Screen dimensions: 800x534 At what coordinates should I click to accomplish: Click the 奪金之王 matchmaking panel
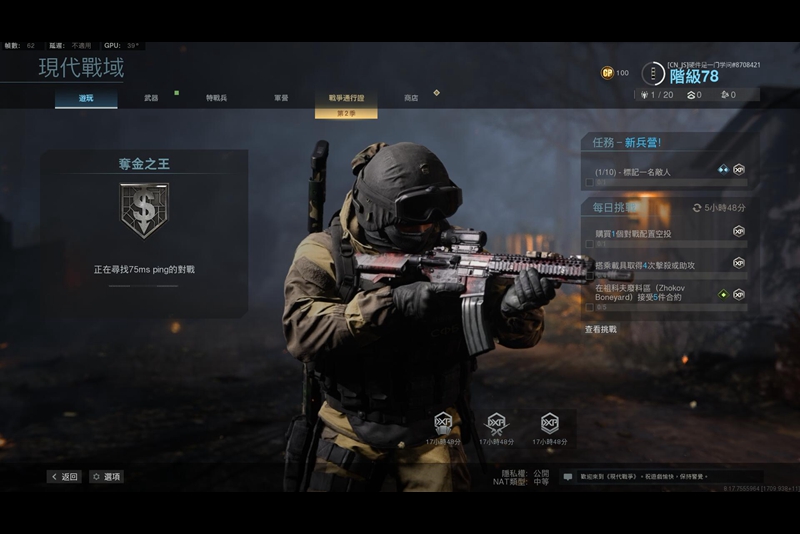click(x=144, y=234)
